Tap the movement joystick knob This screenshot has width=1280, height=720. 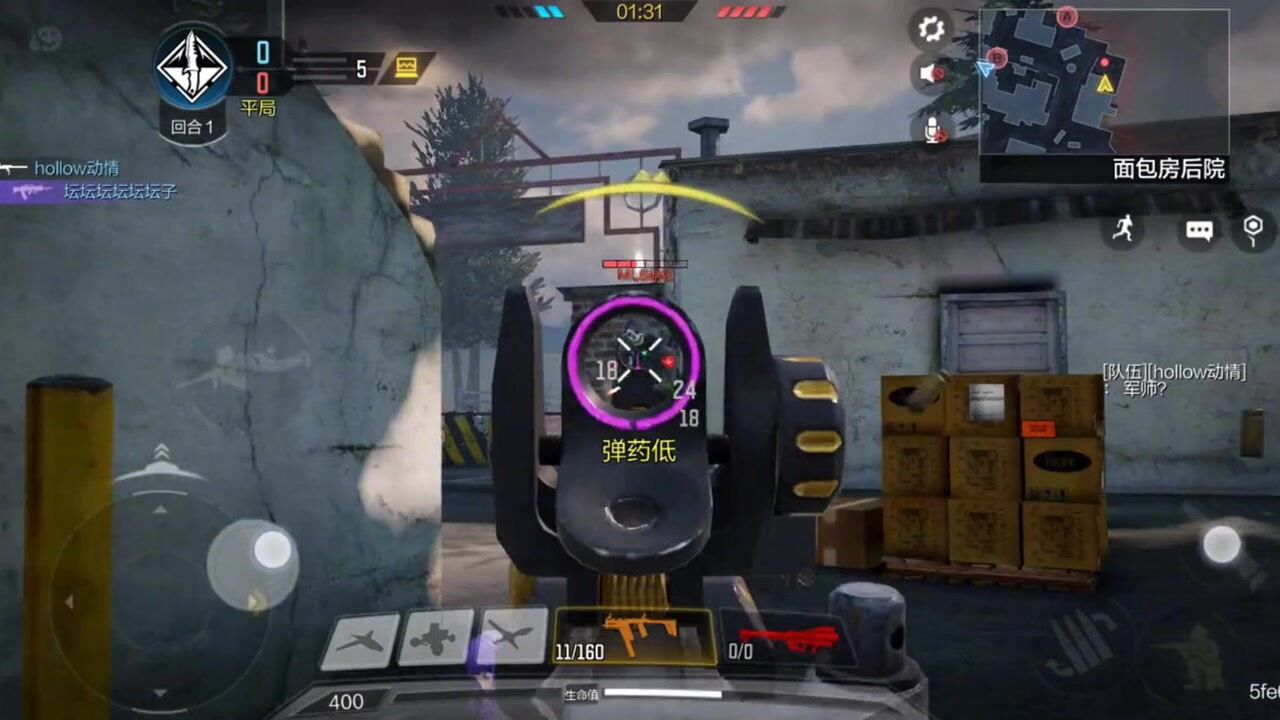click(x=272, y=550)
